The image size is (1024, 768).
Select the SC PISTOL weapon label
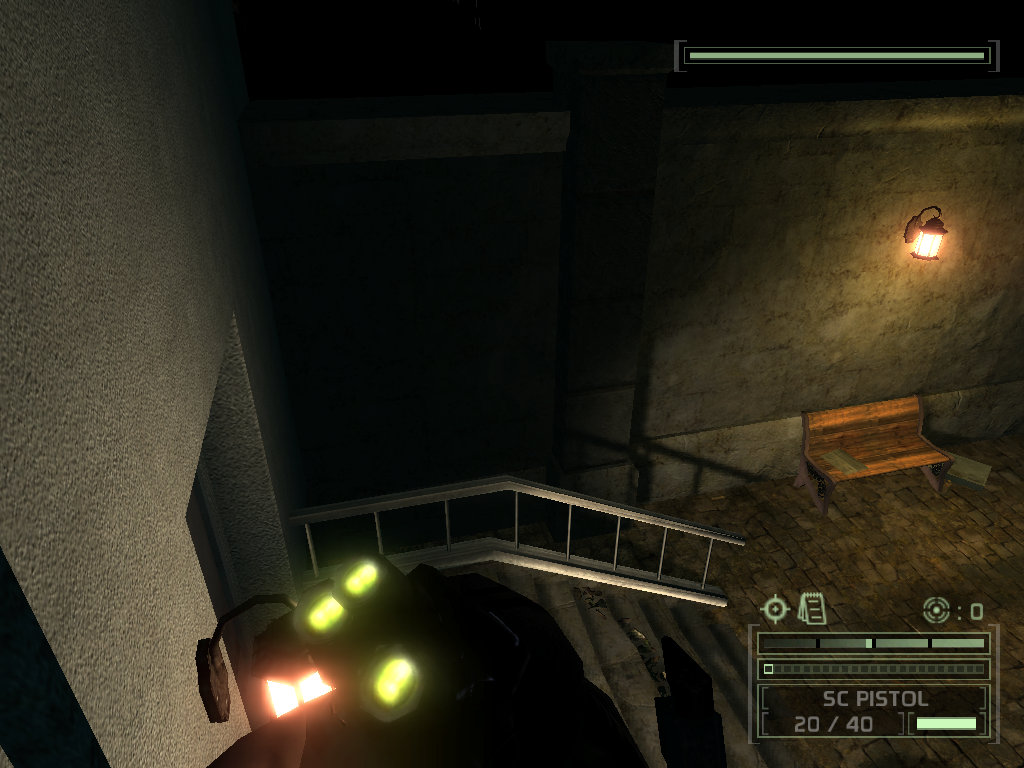tap(875, 699)
